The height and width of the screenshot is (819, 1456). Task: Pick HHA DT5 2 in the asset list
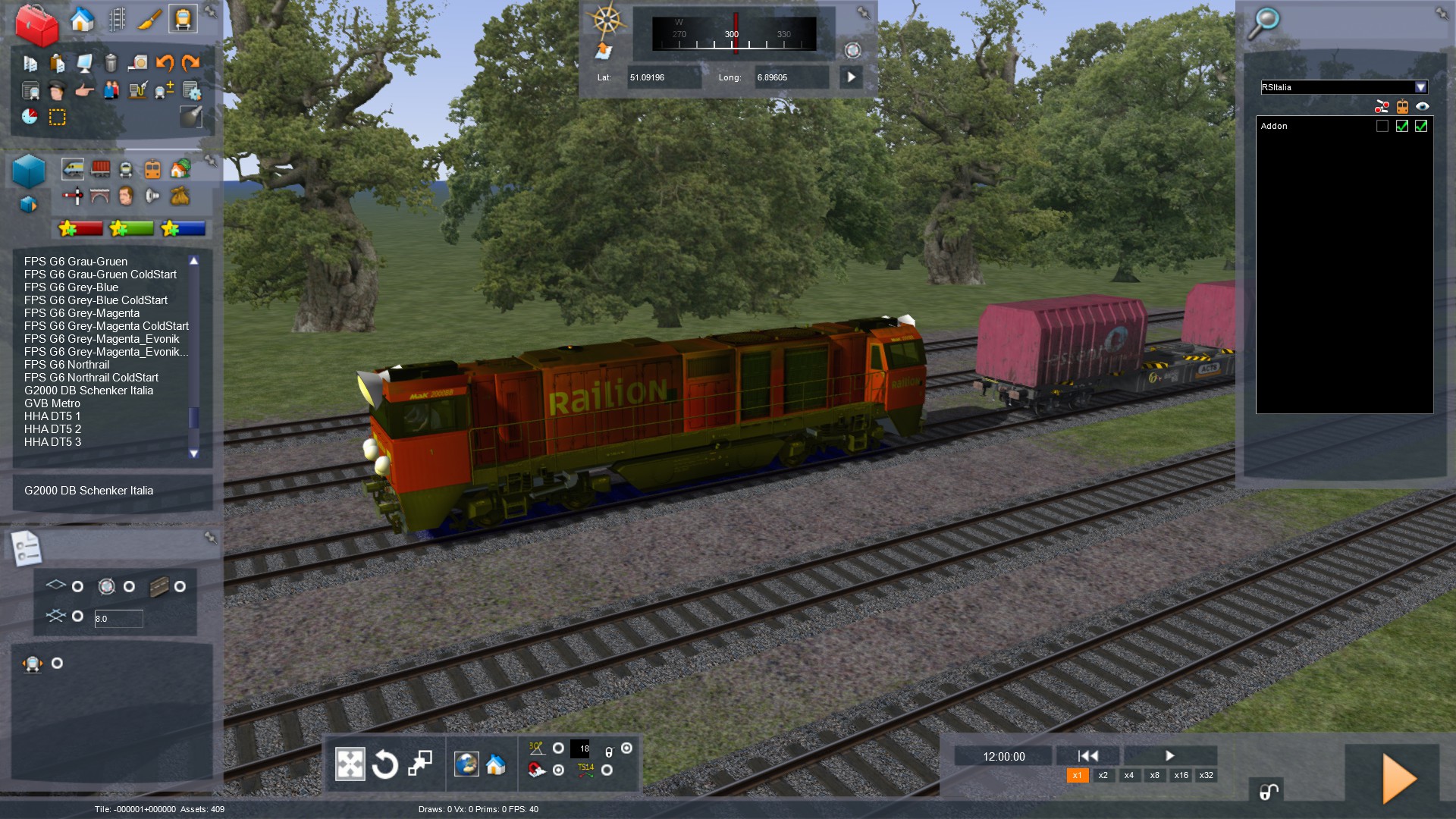52,429
